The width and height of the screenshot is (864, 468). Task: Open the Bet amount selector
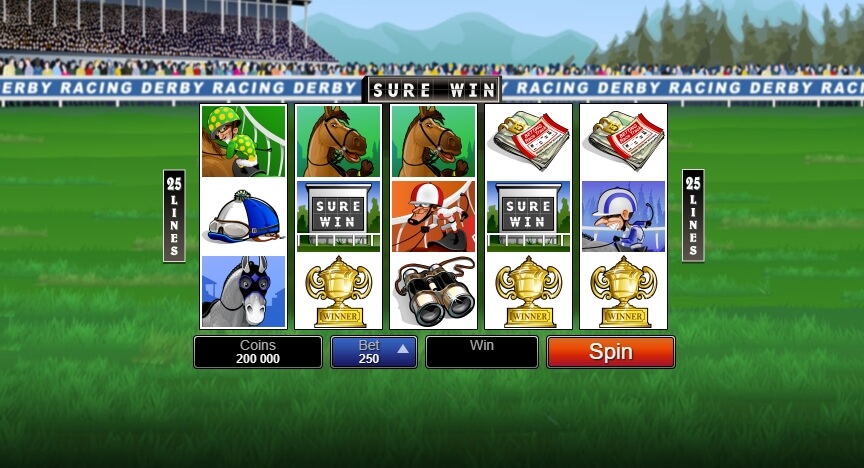[x=374, y=352]
